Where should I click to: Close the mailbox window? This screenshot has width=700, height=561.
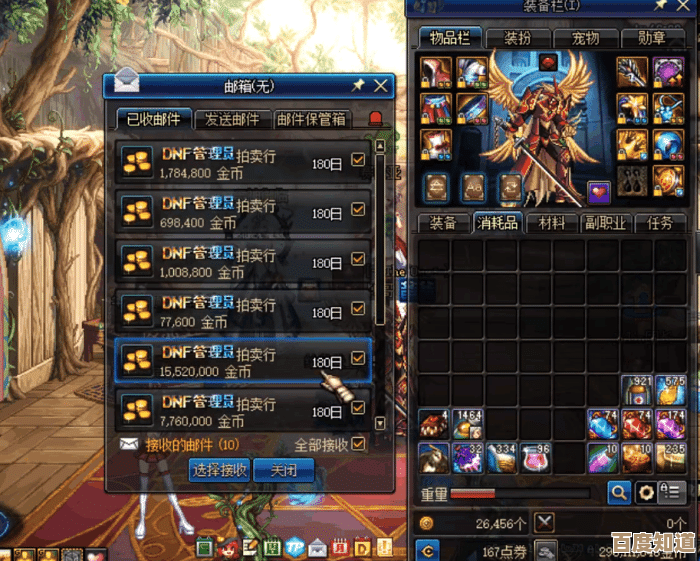(x=380, y=86)
